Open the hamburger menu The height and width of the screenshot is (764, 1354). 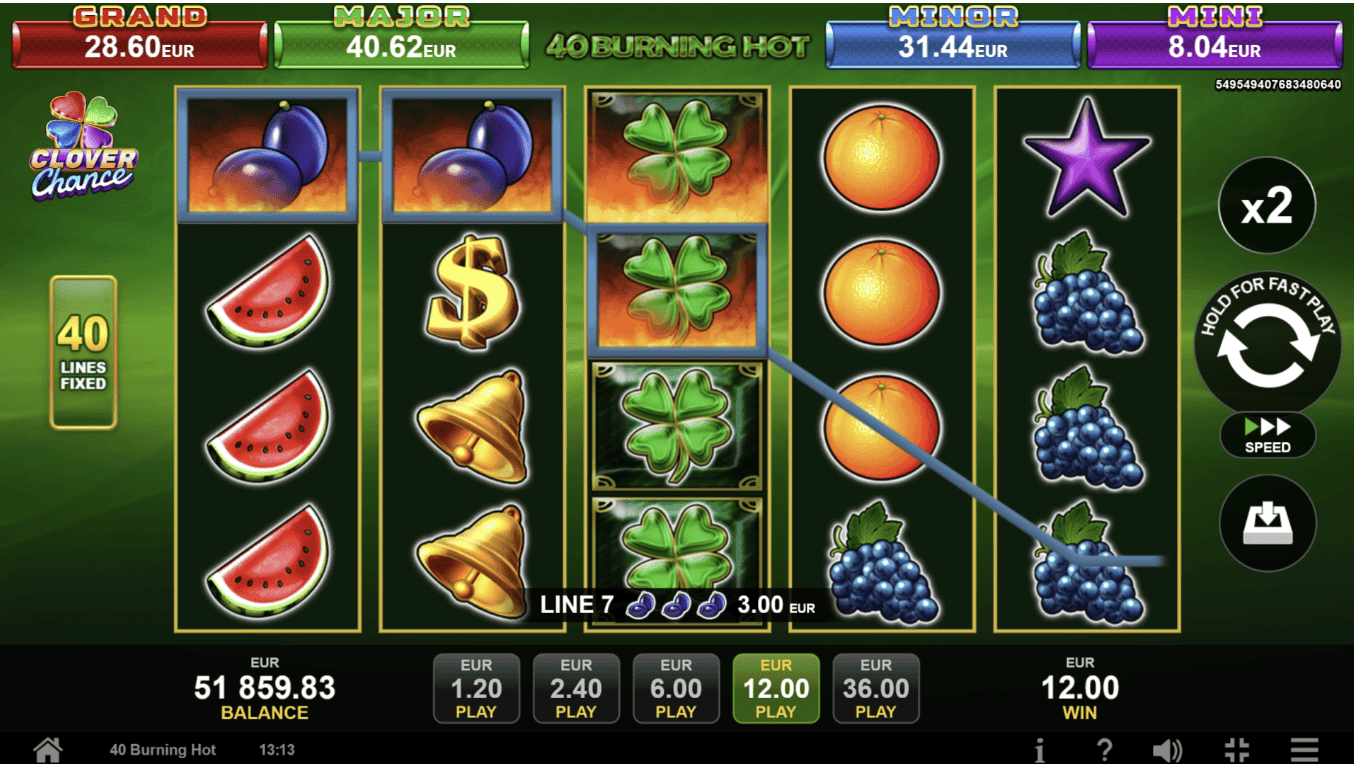1304,750
